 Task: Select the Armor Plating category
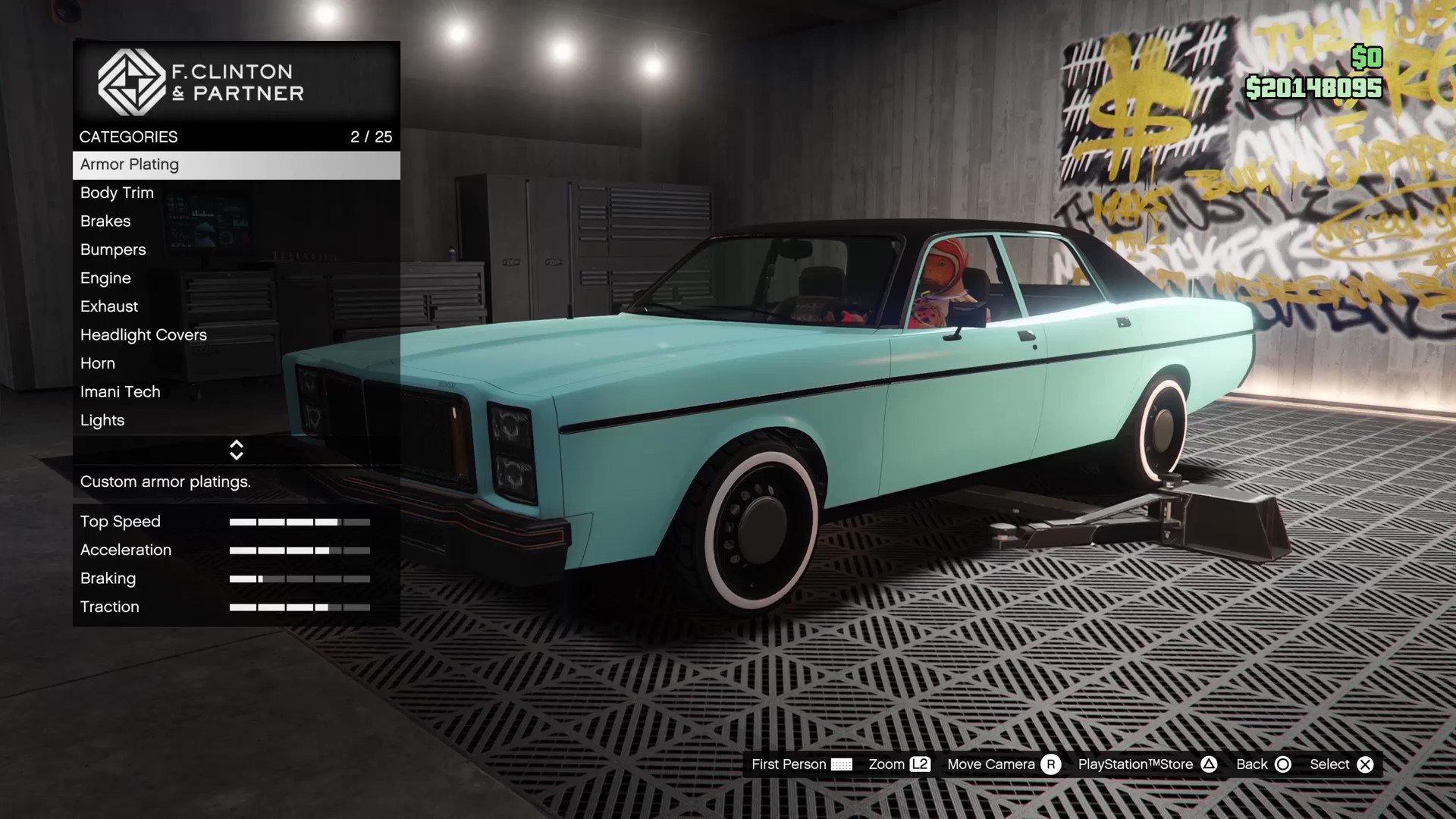pos(236,165)
